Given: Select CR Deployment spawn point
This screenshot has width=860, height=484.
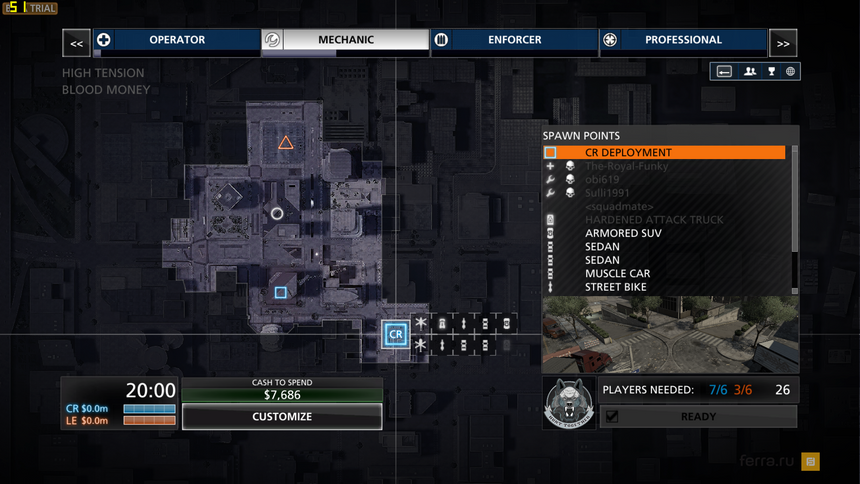Looking at the screenshot, I should tap(665, 153).
